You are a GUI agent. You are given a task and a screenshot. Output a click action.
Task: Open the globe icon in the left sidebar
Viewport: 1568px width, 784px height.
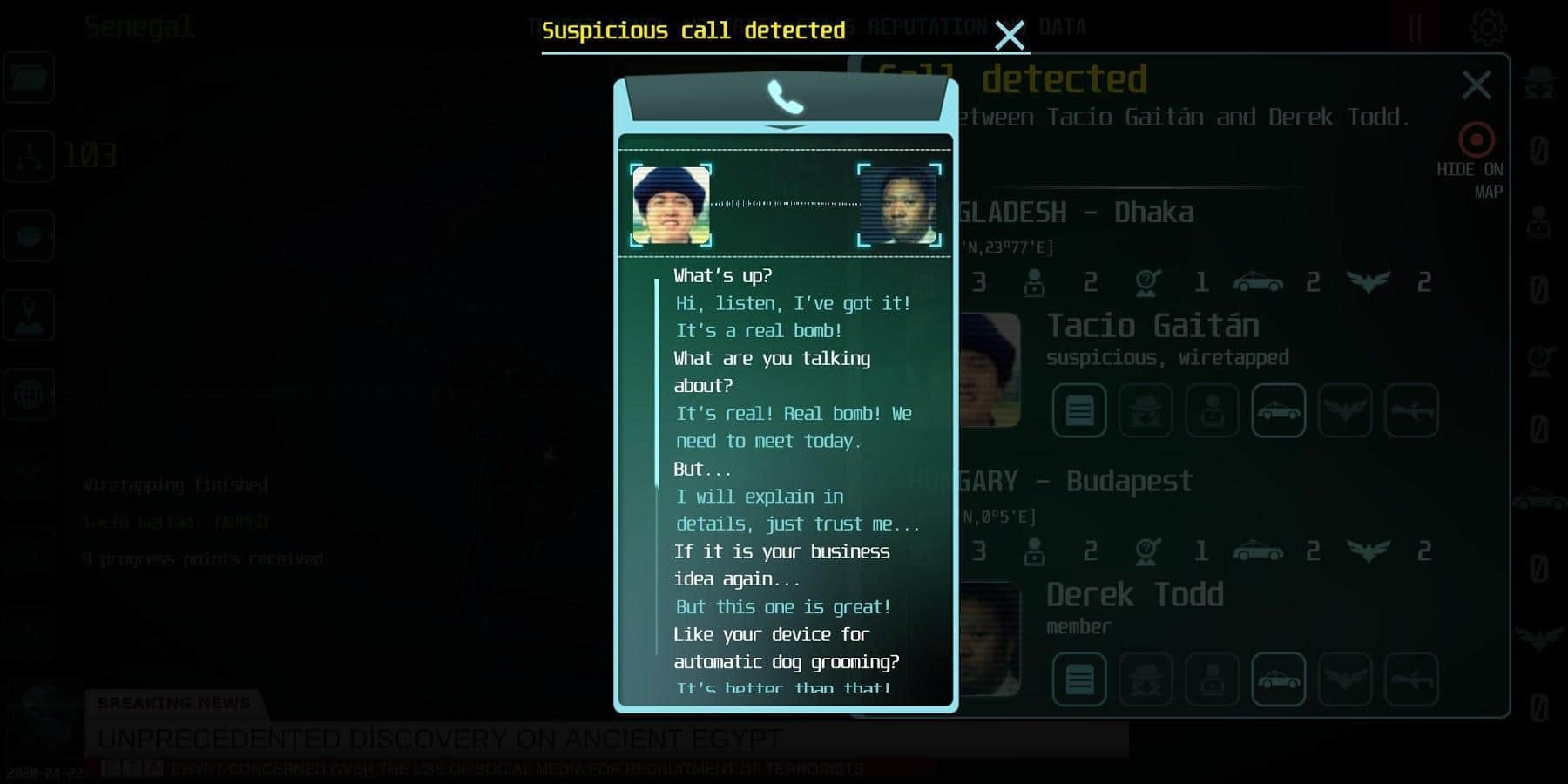click(x=30, y=395)
